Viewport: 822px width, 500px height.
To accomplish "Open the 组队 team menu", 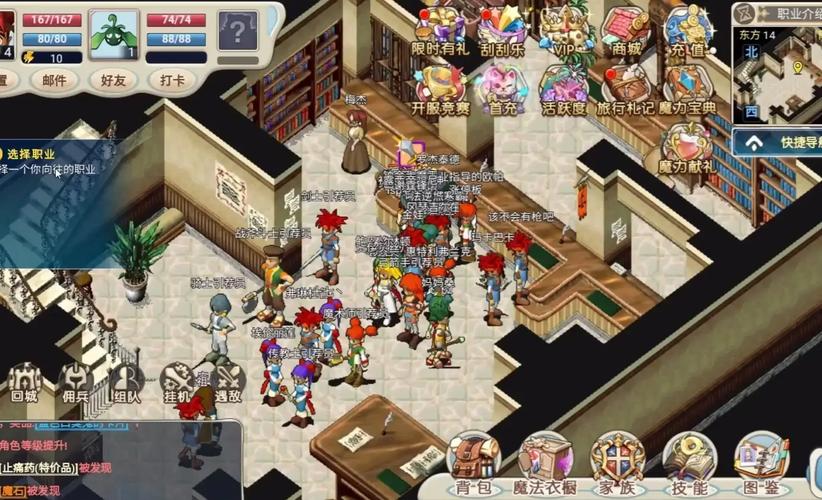I will [x=126, y=385].
